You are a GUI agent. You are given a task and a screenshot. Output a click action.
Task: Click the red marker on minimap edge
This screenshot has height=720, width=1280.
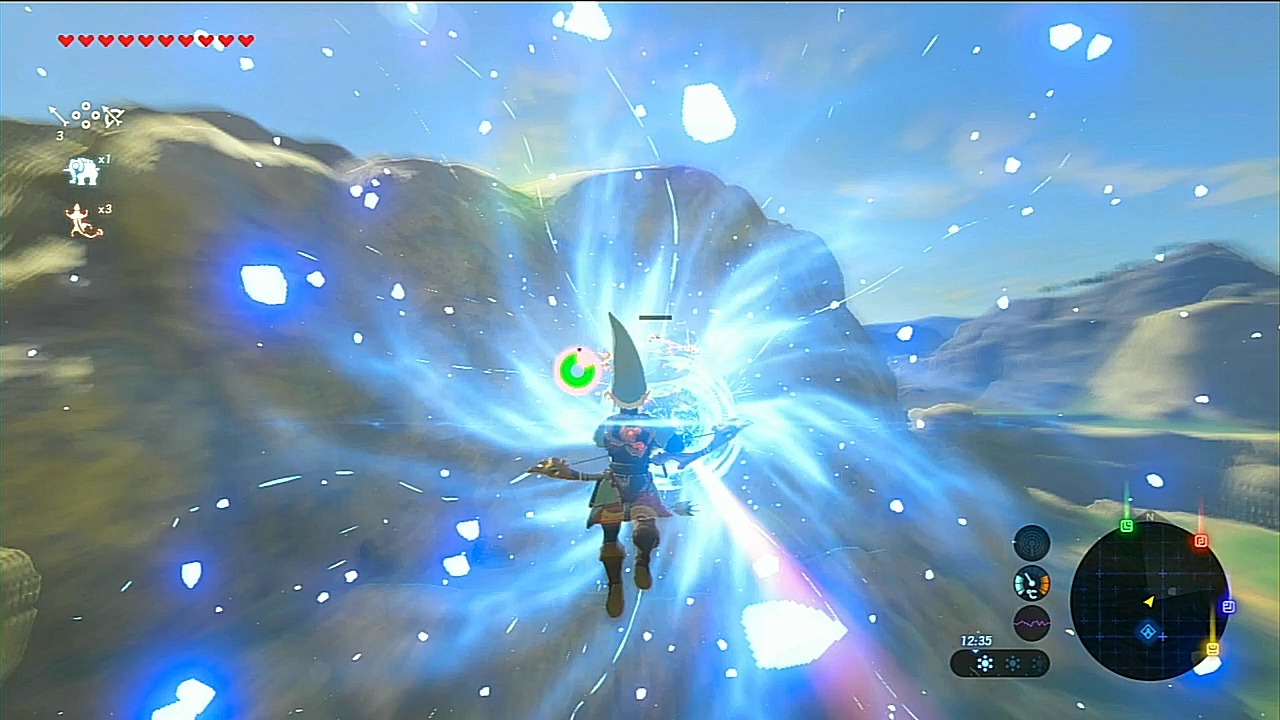coord(1200,541)
